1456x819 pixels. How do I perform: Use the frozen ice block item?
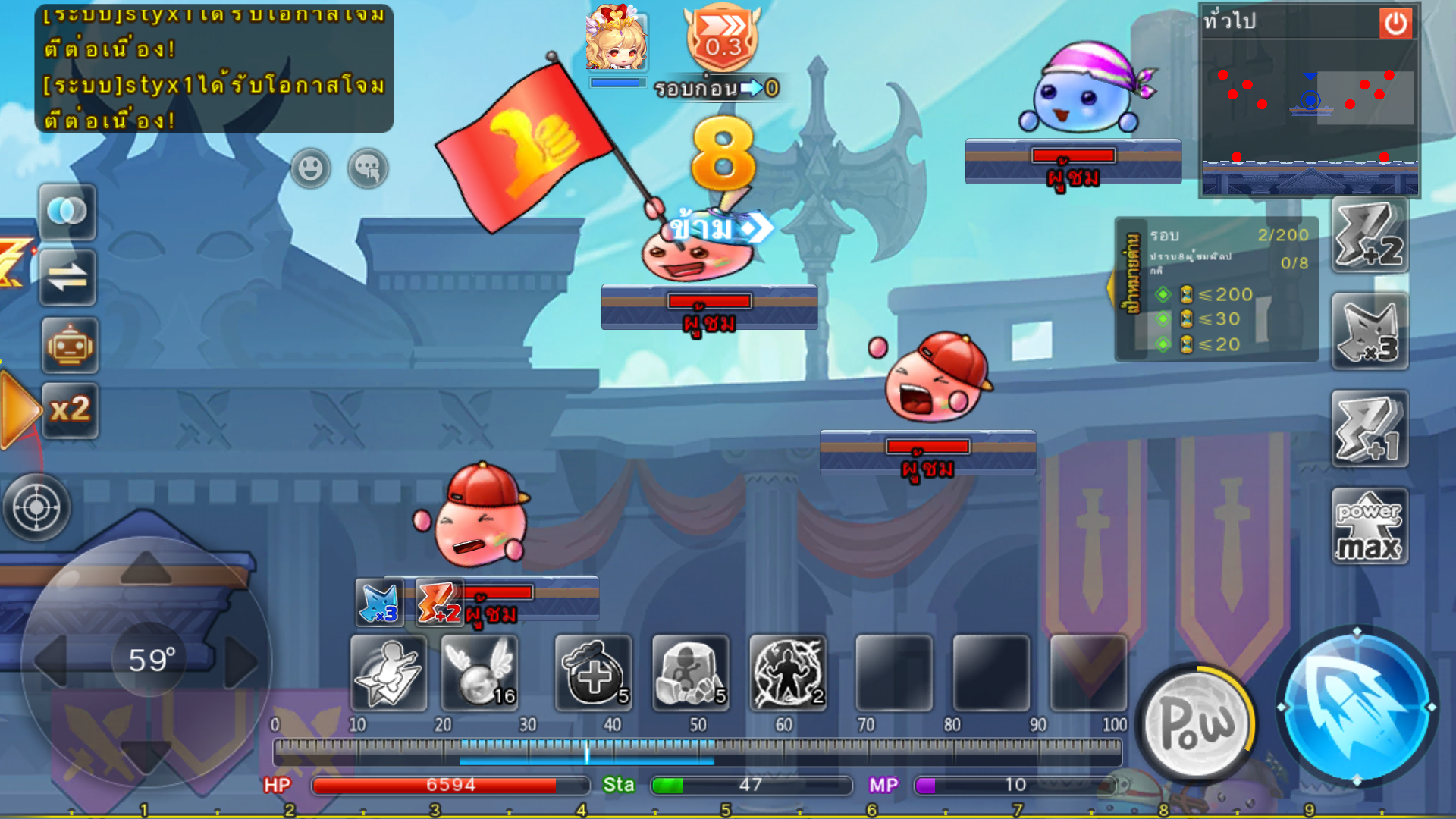[690, 673]
